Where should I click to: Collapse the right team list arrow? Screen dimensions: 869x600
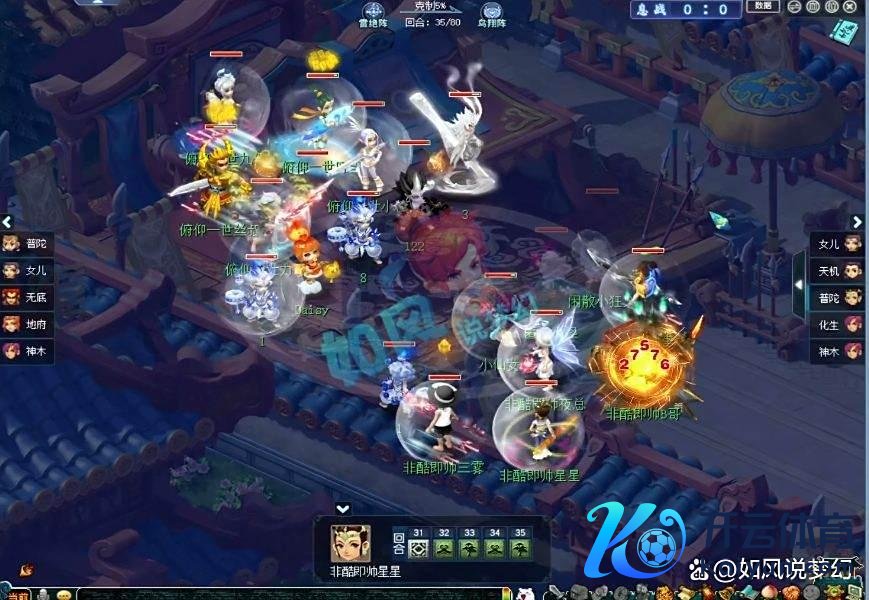tap(857, 222)
